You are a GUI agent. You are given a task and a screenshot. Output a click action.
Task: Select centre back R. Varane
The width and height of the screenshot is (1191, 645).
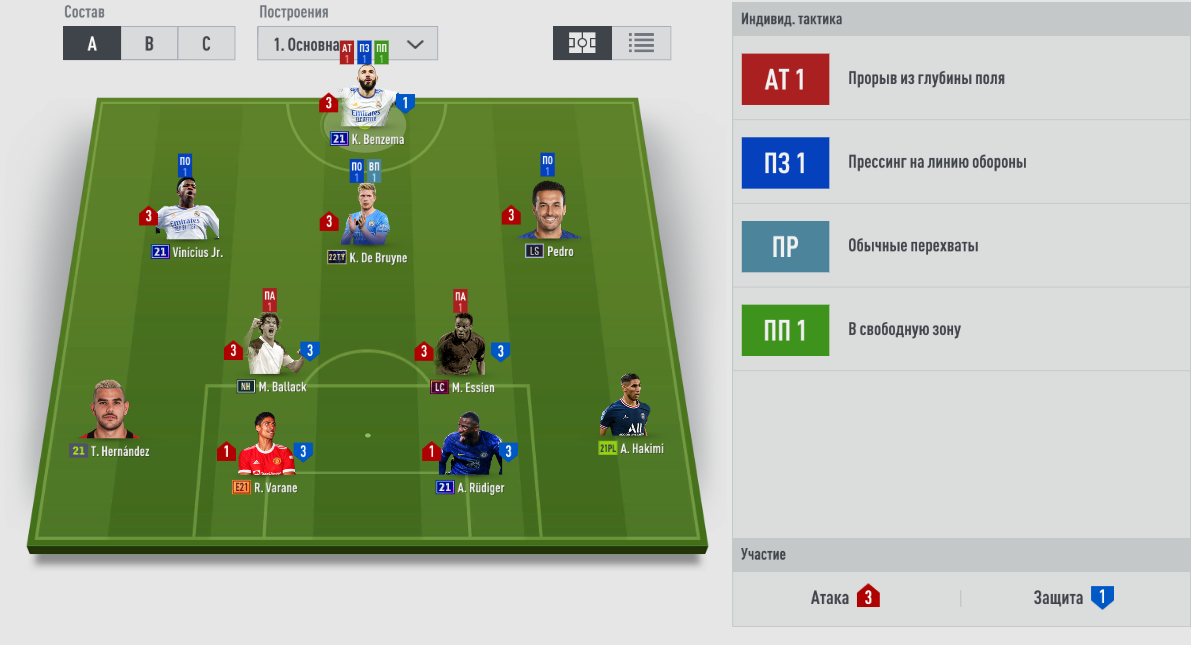click(x=265, y=447)
